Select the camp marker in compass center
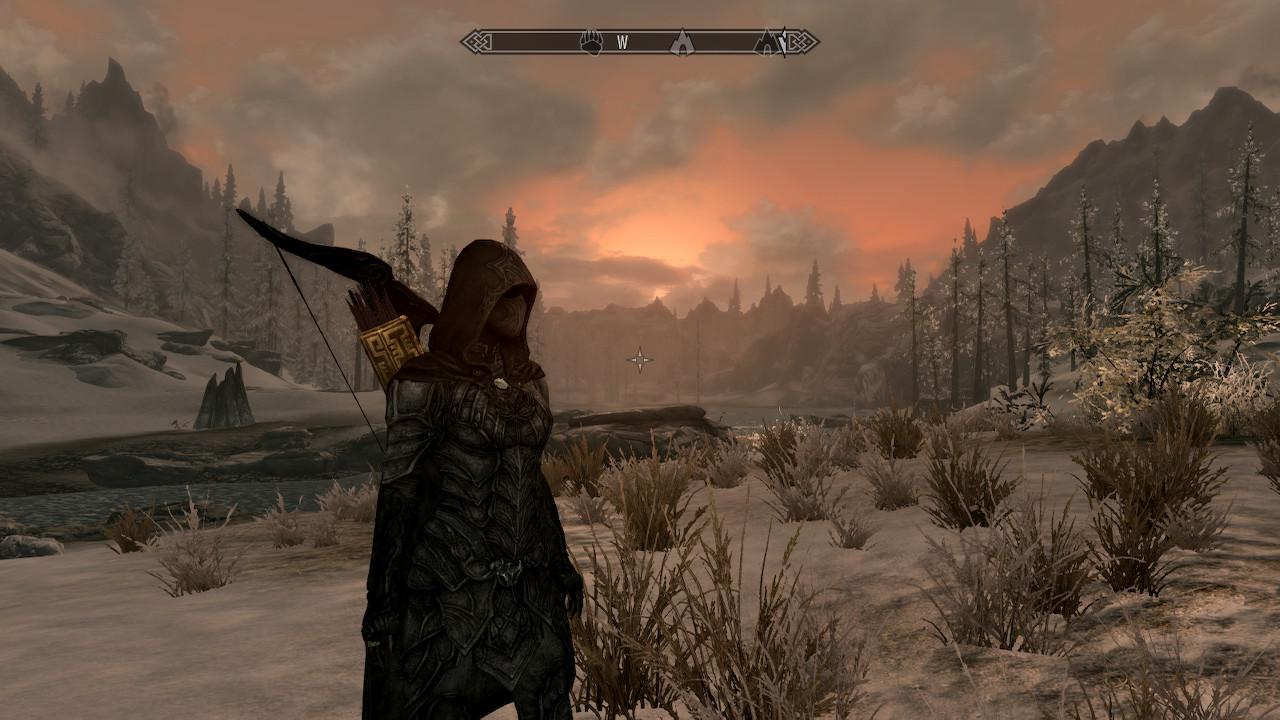 (681, 42)
